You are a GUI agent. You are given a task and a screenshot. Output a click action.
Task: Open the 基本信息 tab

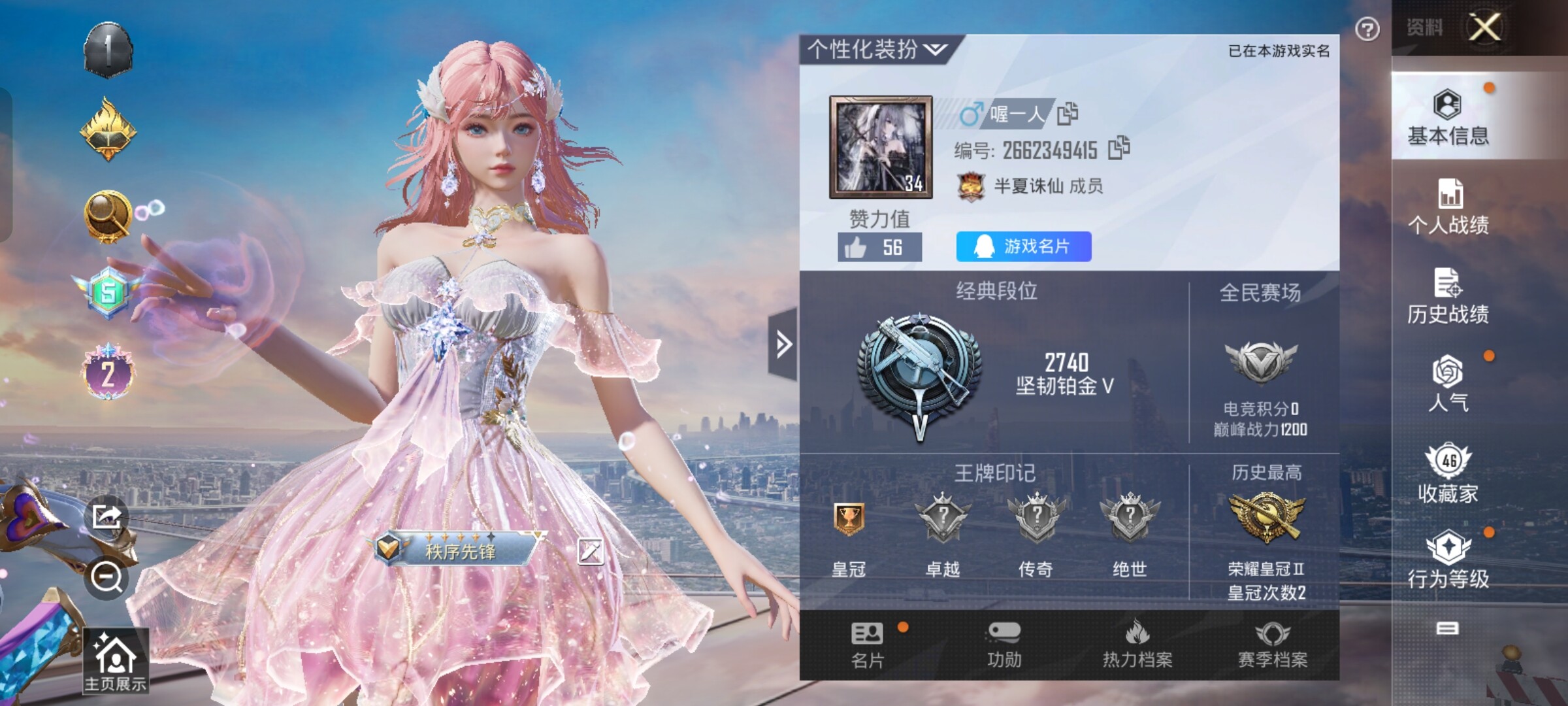pos(1448,118)
